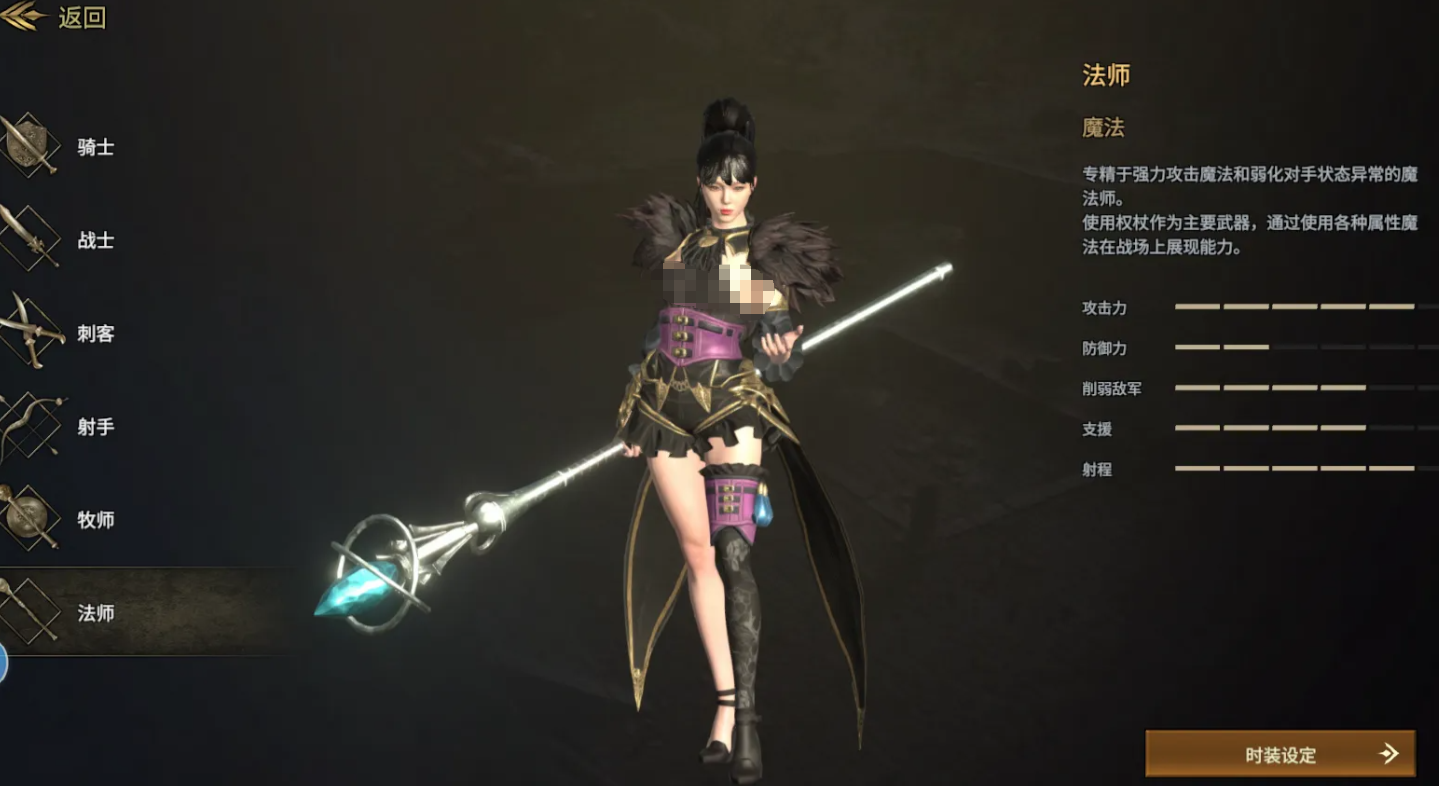Choose the 战士 warrior class
This screenshot has width=1439, height=786.
(x=70, y=241)
